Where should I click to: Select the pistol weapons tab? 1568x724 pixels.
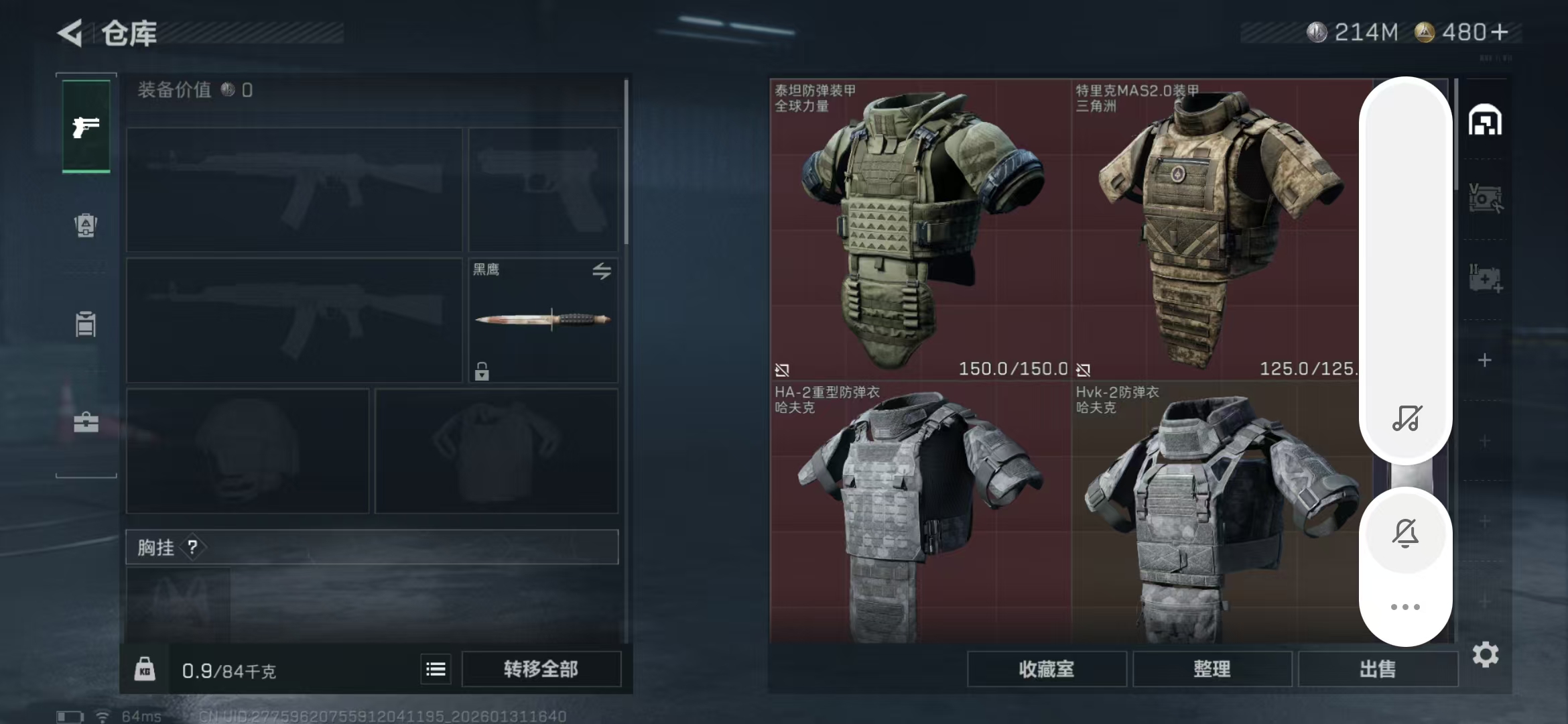point(86,127)
